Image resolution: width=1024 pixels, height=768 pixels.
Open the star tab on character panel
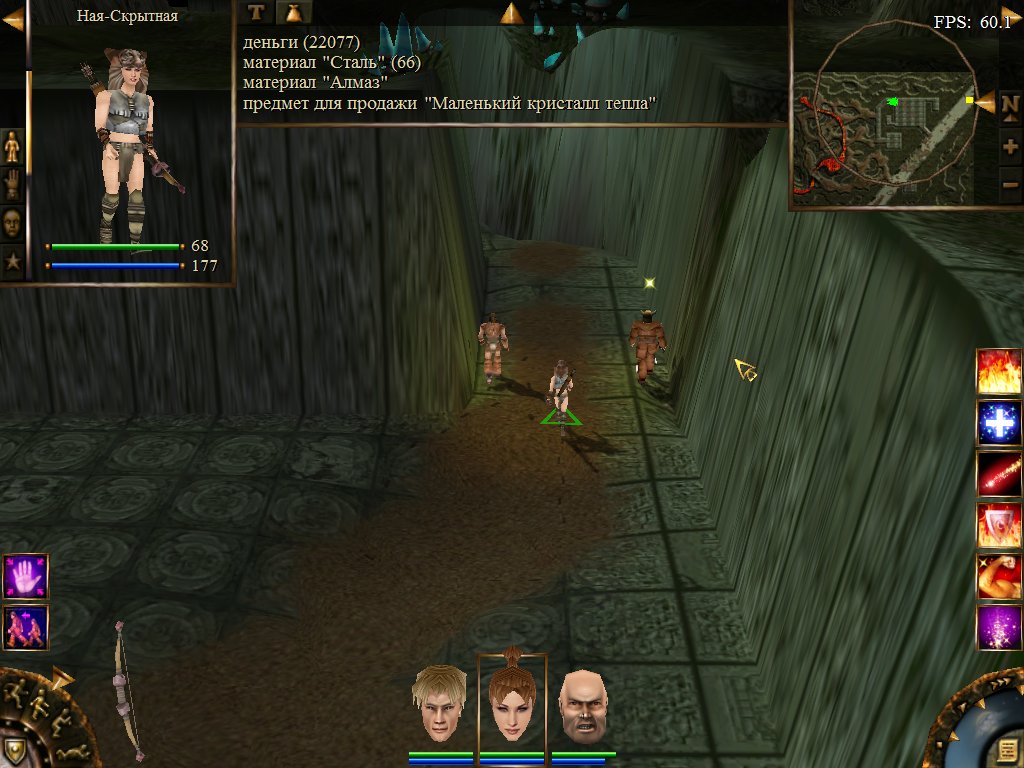click(12, 262)
